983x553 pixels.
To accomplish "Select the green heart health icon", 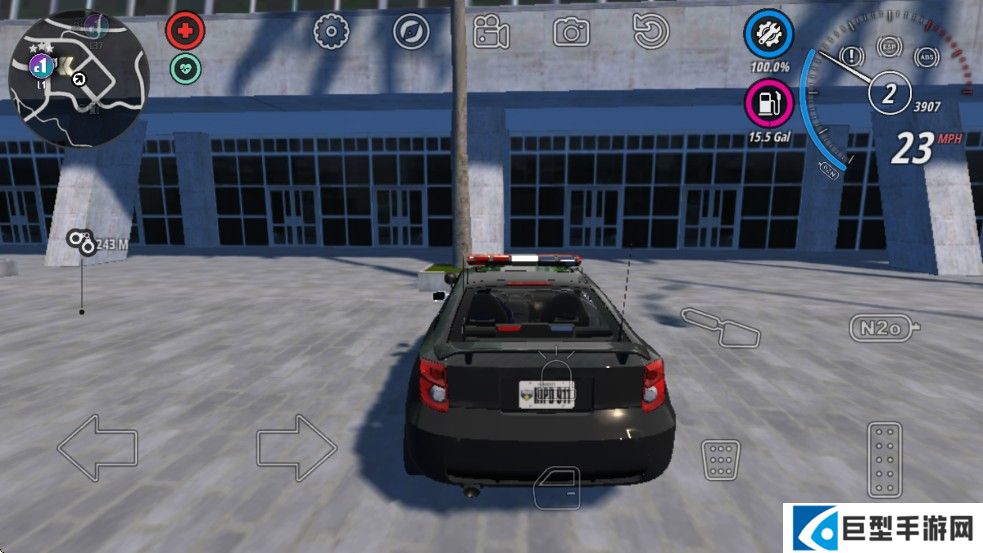I will [185, 68].
